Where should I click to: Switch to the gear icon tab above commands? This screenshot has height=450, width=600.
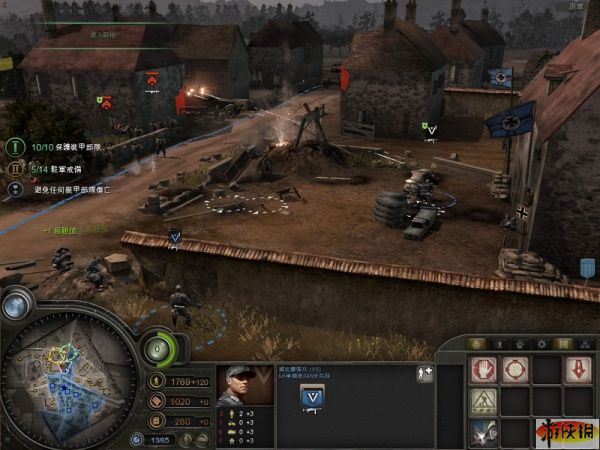(541, 344)
